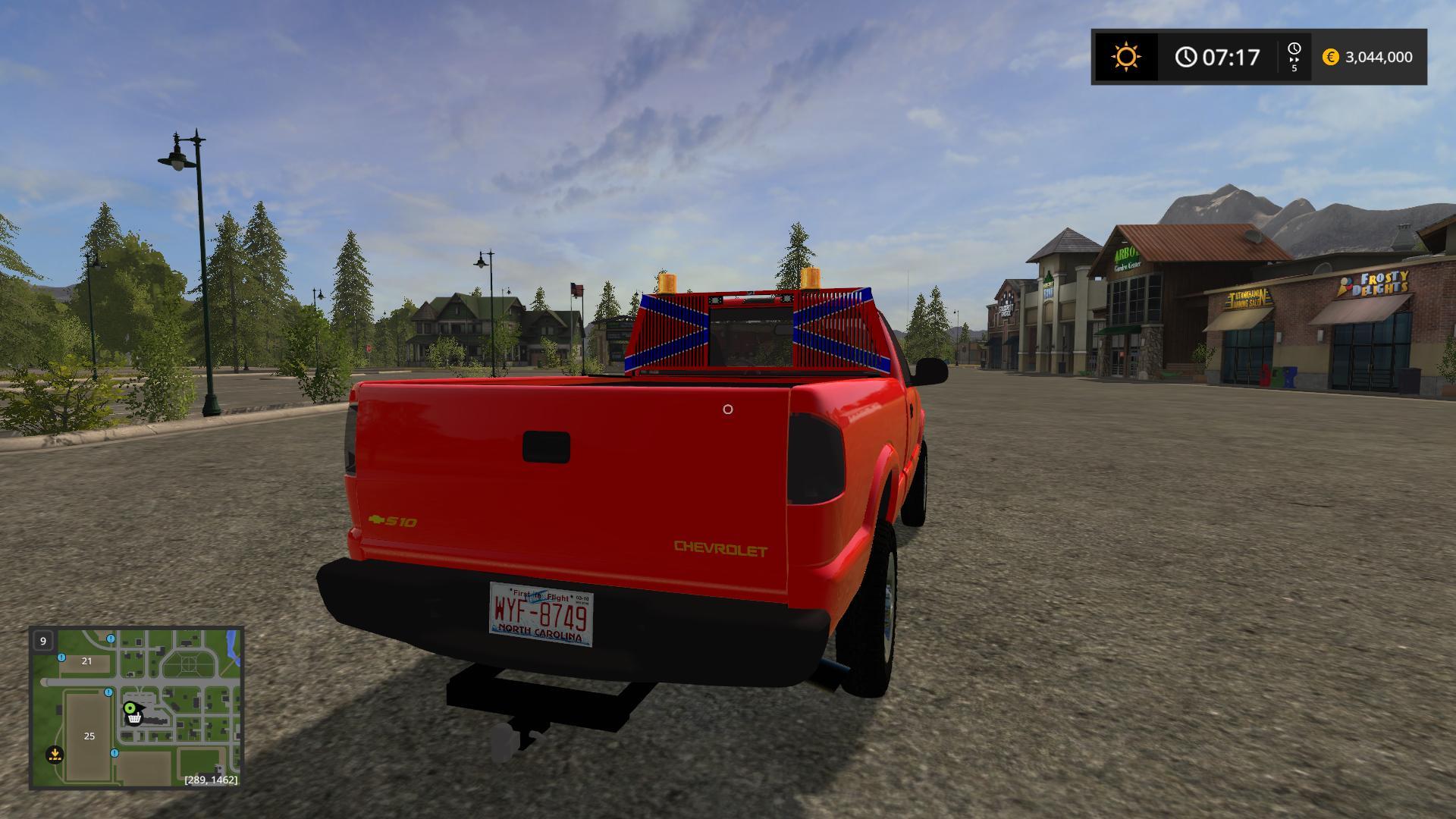
Task: Choose field 21 on the minimap
Action: click(86, 661)
